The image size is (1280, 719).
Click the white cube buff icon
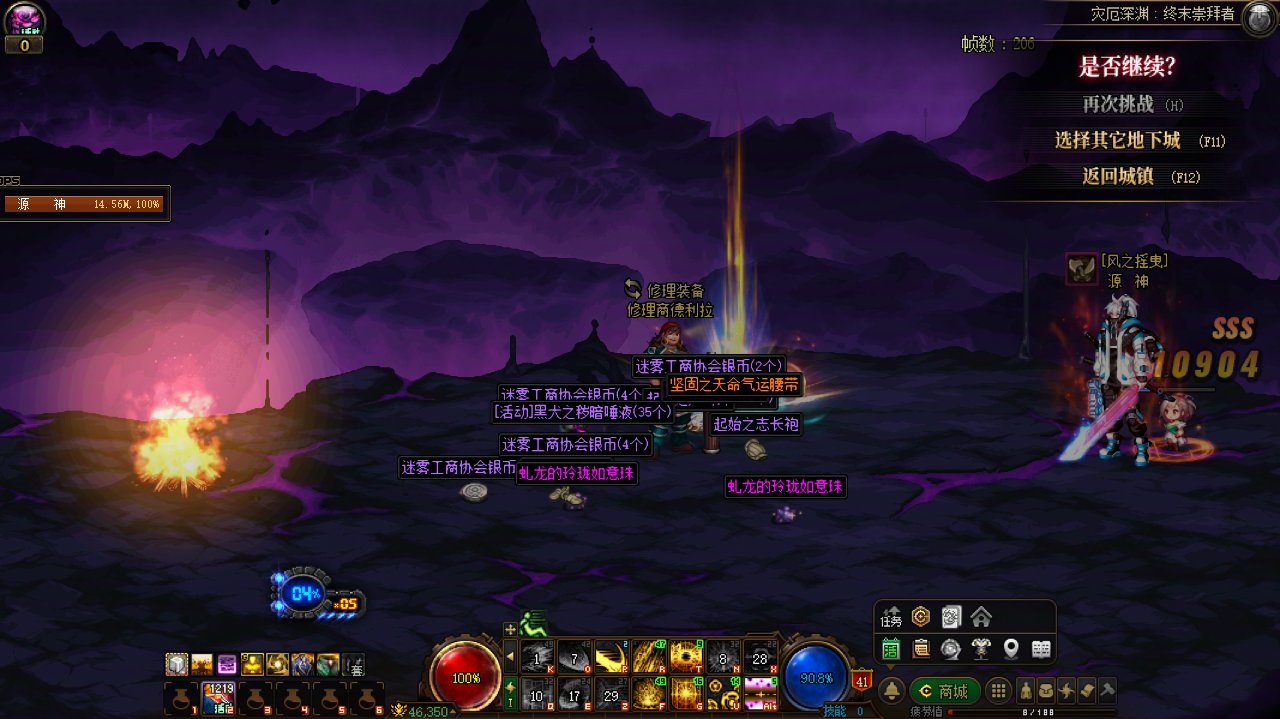[177, 663]
